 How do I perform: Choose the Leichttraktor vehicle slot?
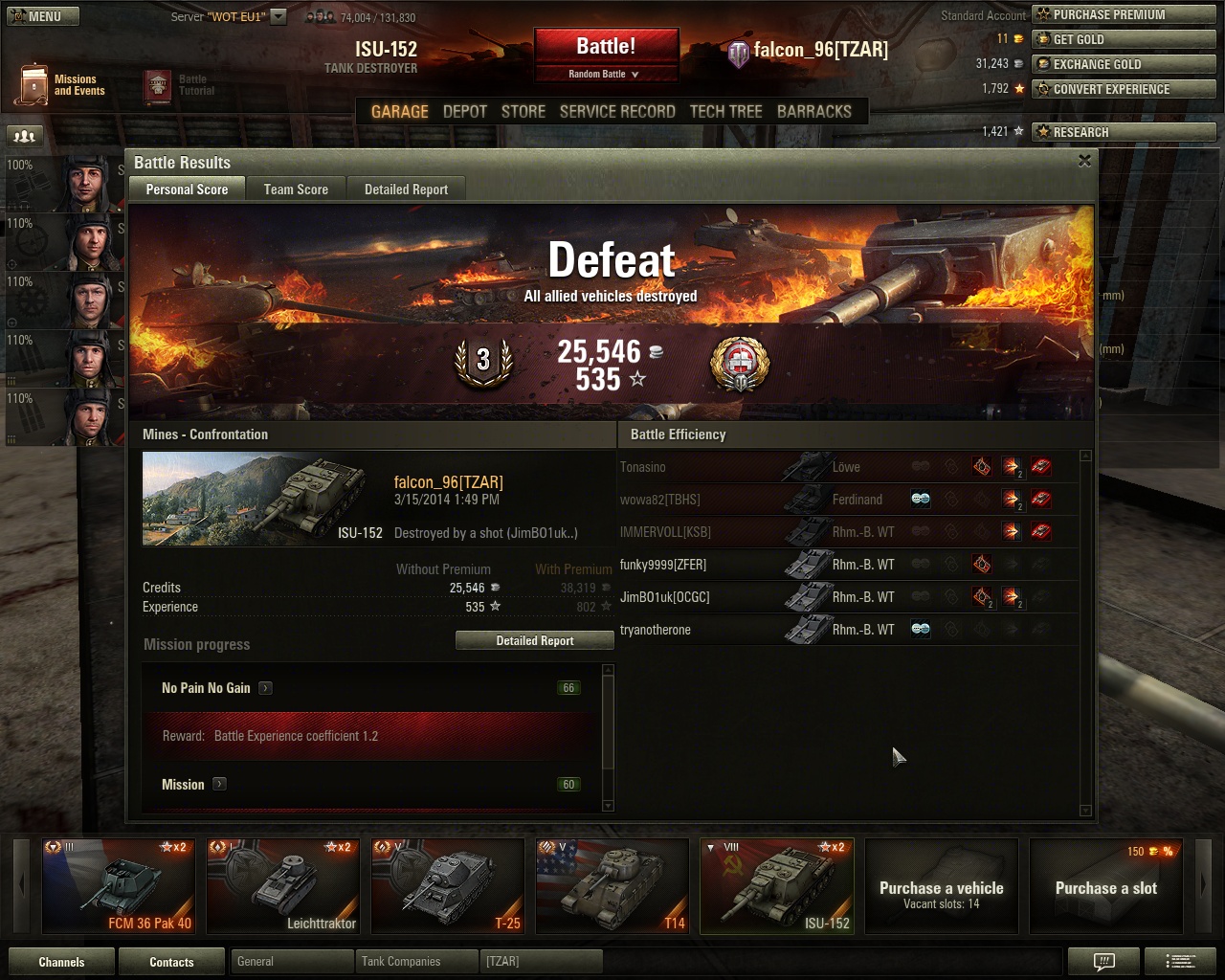coord(283,886)
